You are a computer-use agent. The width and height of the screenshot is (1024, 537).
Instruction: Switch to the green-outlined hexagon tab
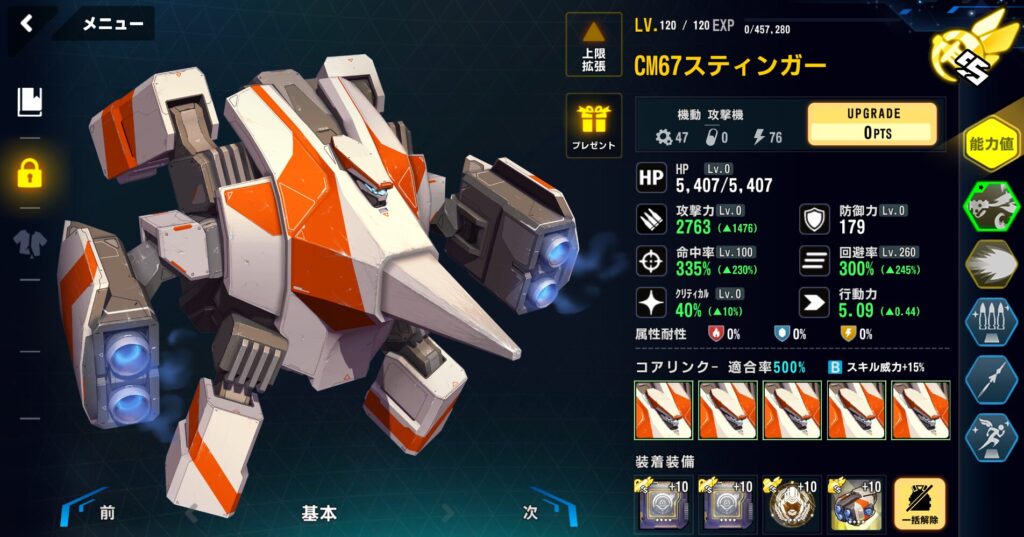click(990, 207)
